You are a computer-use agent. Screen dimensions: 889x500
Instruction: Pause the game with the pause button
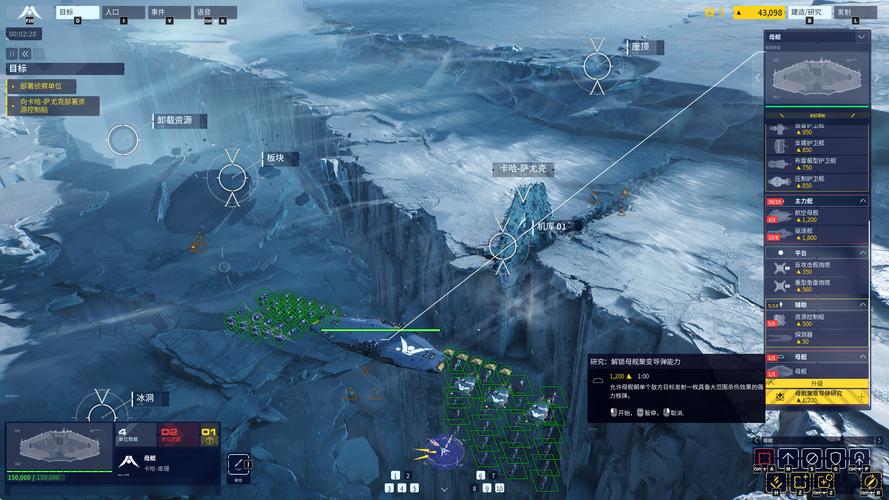tap(13, 53)
